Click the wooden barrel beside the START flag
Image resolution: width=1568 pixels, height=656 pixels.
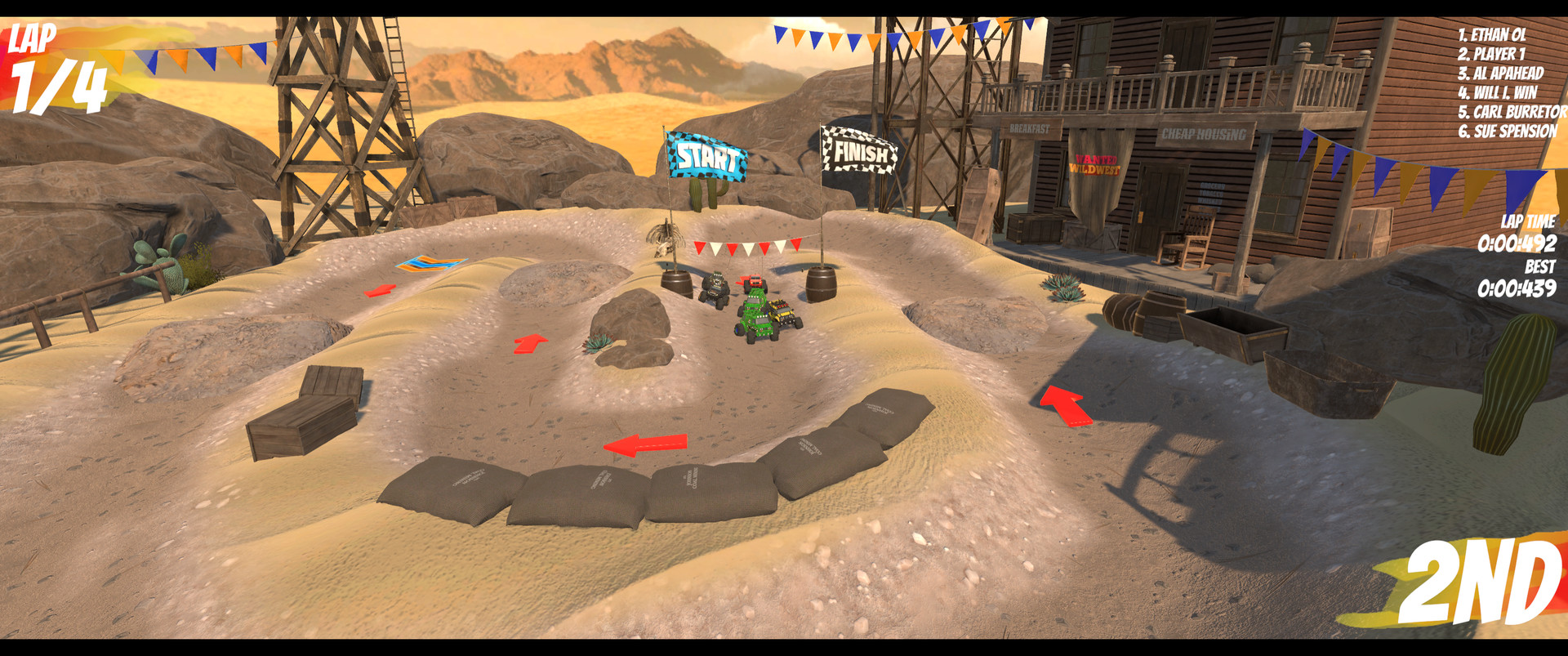[x=675, y=284]
